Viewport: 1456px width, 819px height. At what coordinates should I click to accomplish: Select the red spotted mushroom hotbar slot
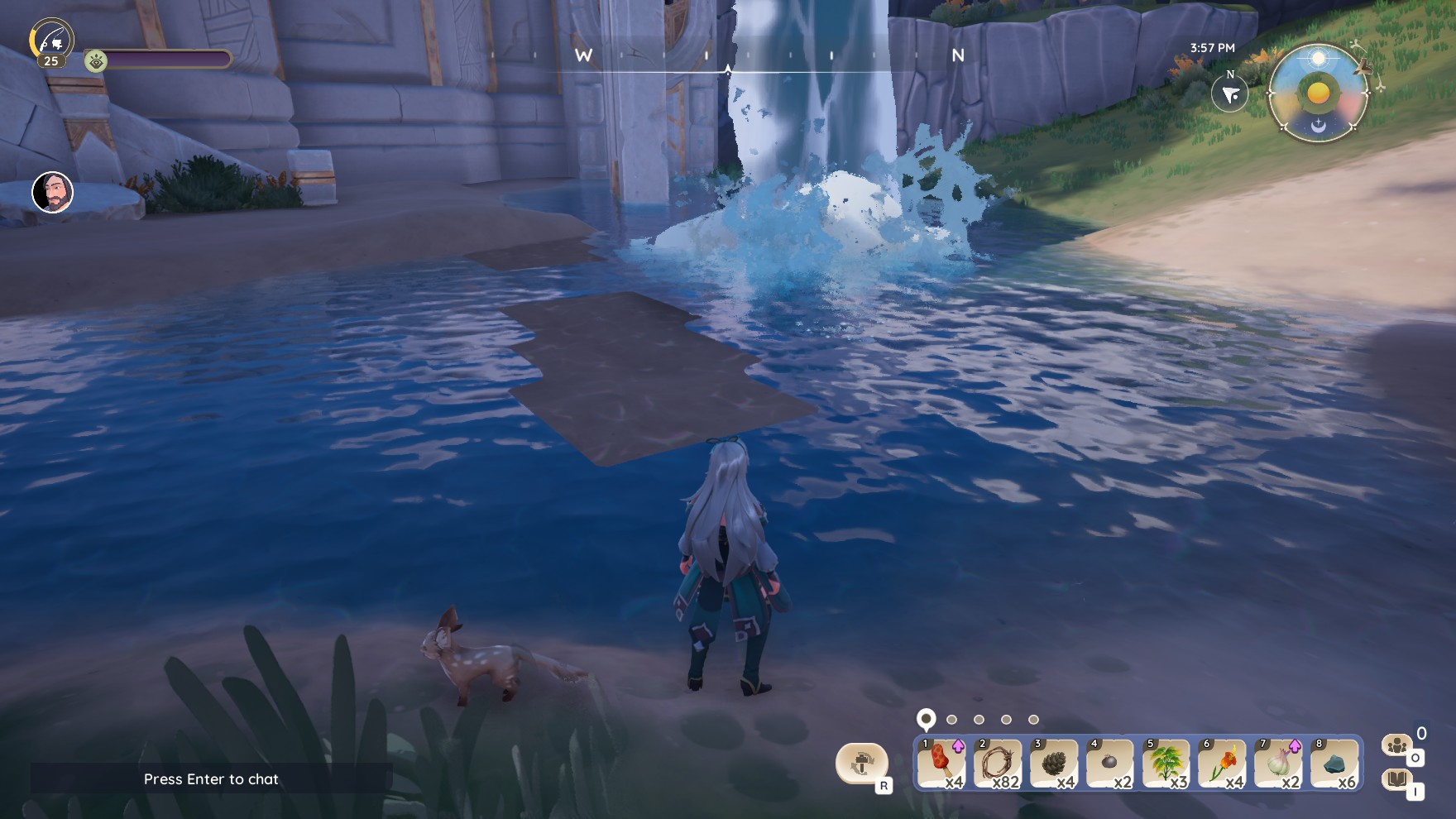(x=941, y=763)
